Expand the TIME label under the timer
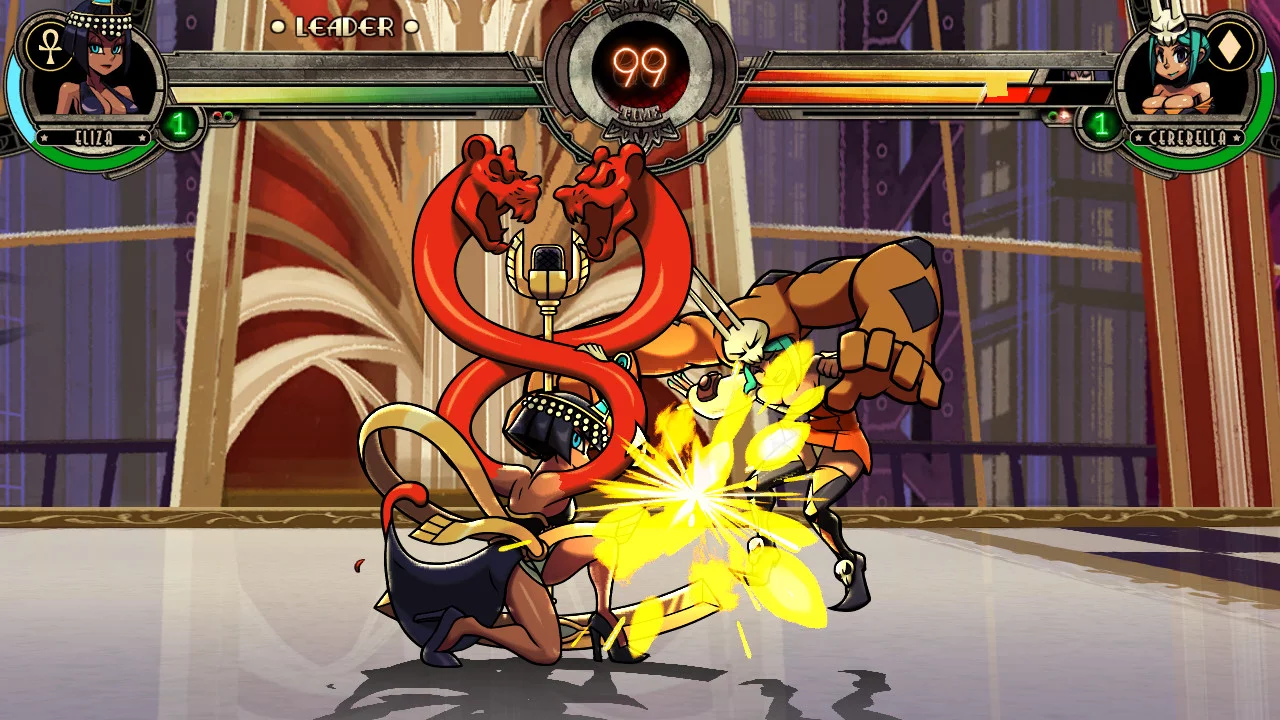Image resolution: width=1280 pixels, height=720 pixels. click(640, 114)
